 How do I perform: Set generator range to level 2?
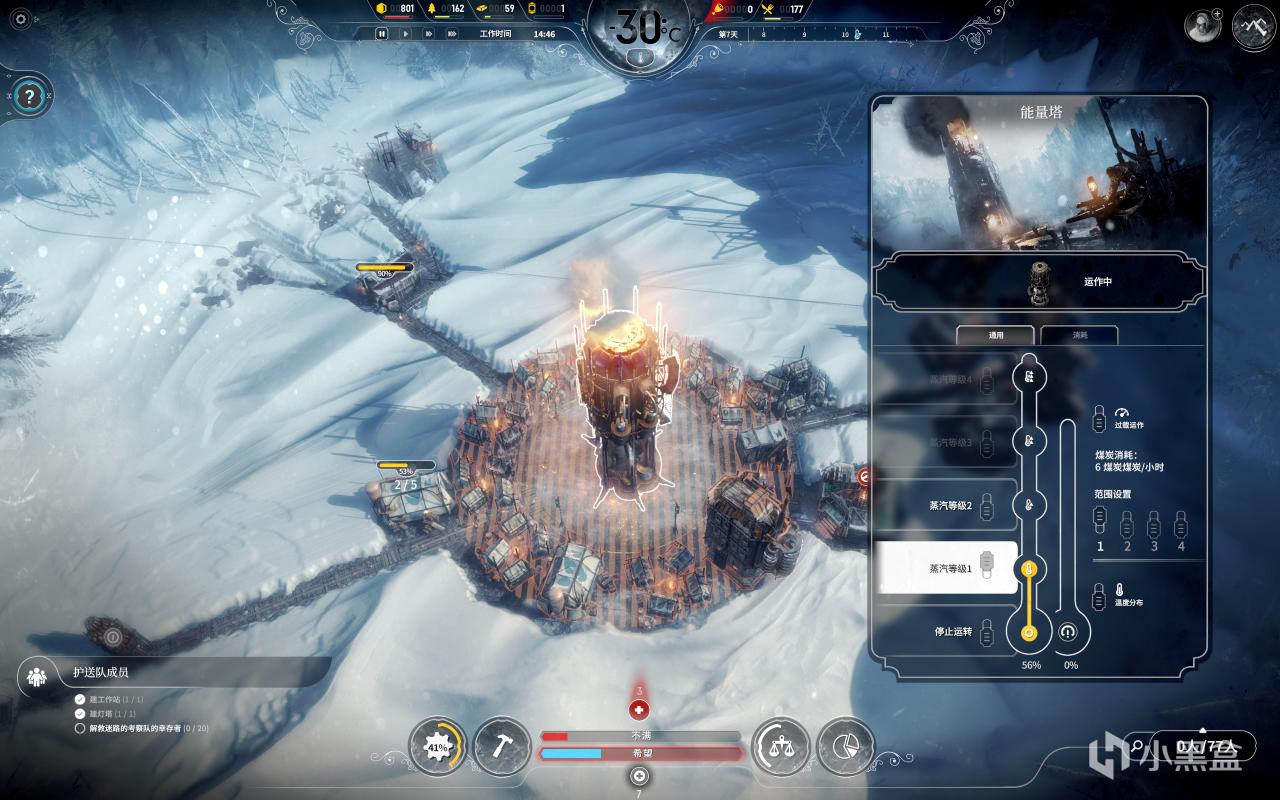1127,524
